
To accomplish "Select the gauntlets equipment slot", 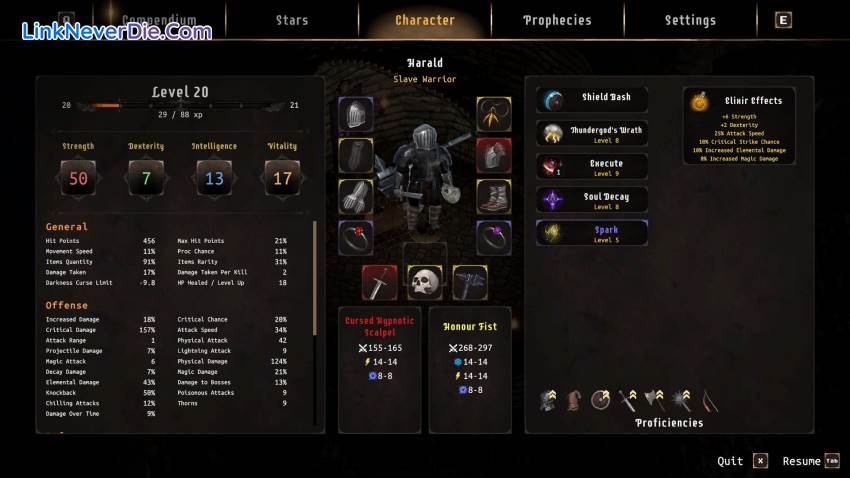I will point(356,197).
